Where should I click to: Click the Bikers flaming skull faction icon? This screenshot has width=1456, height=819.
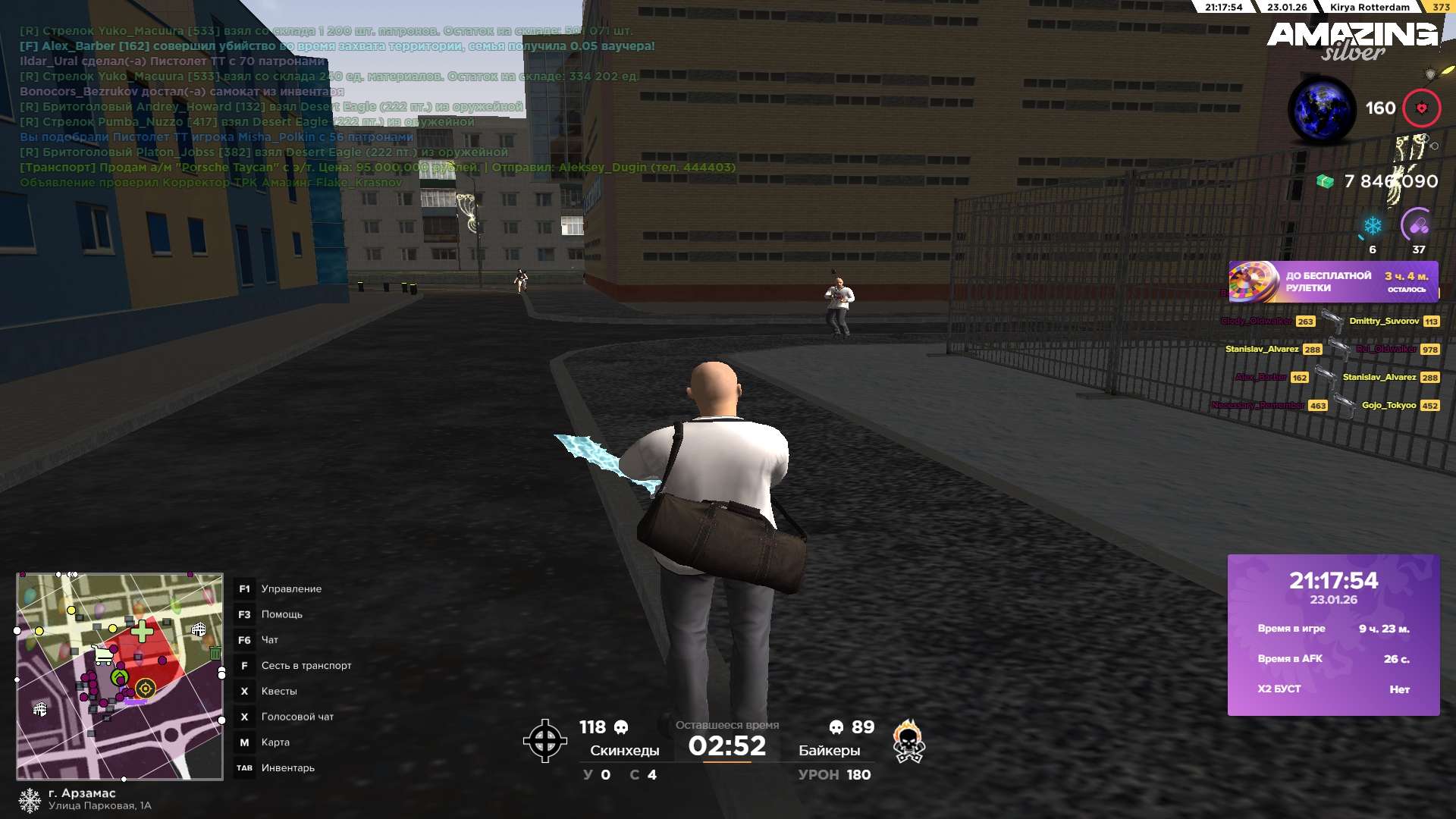908,741
